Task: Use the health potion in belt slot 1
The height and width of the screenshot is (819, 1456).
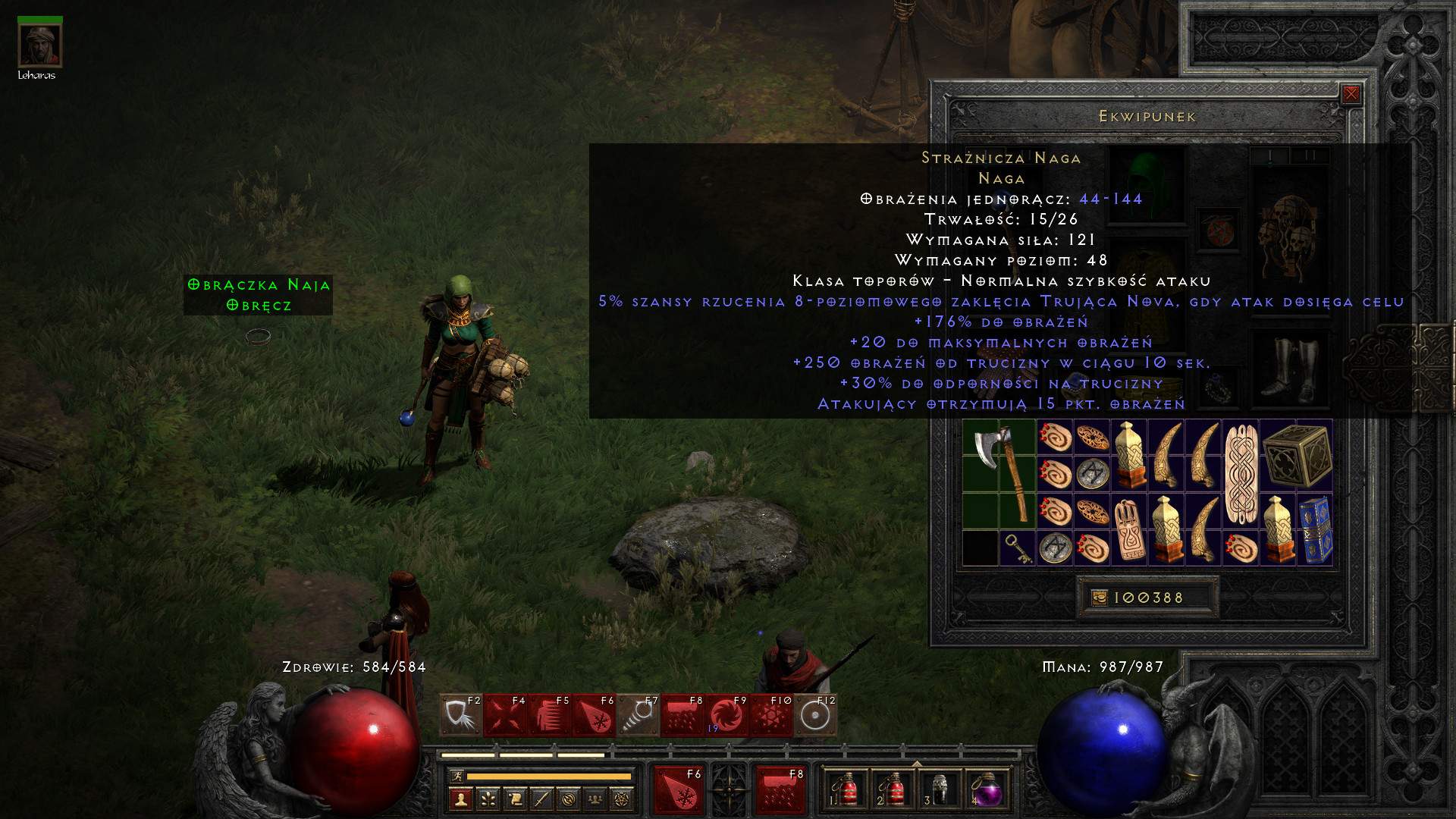Action: coord(846,790)
